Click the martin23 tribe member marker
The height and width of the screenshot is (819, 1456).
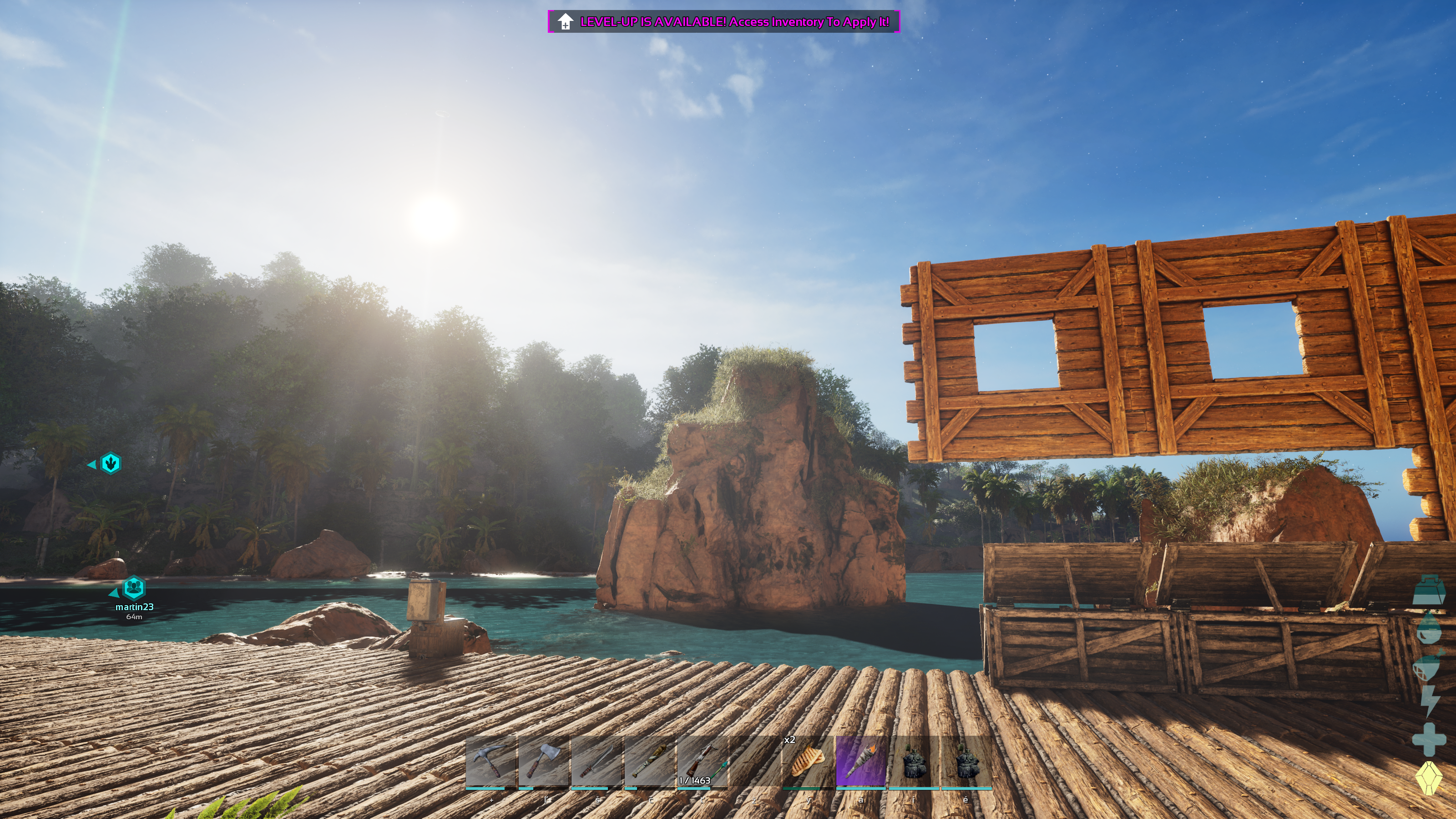click(134, 588)
